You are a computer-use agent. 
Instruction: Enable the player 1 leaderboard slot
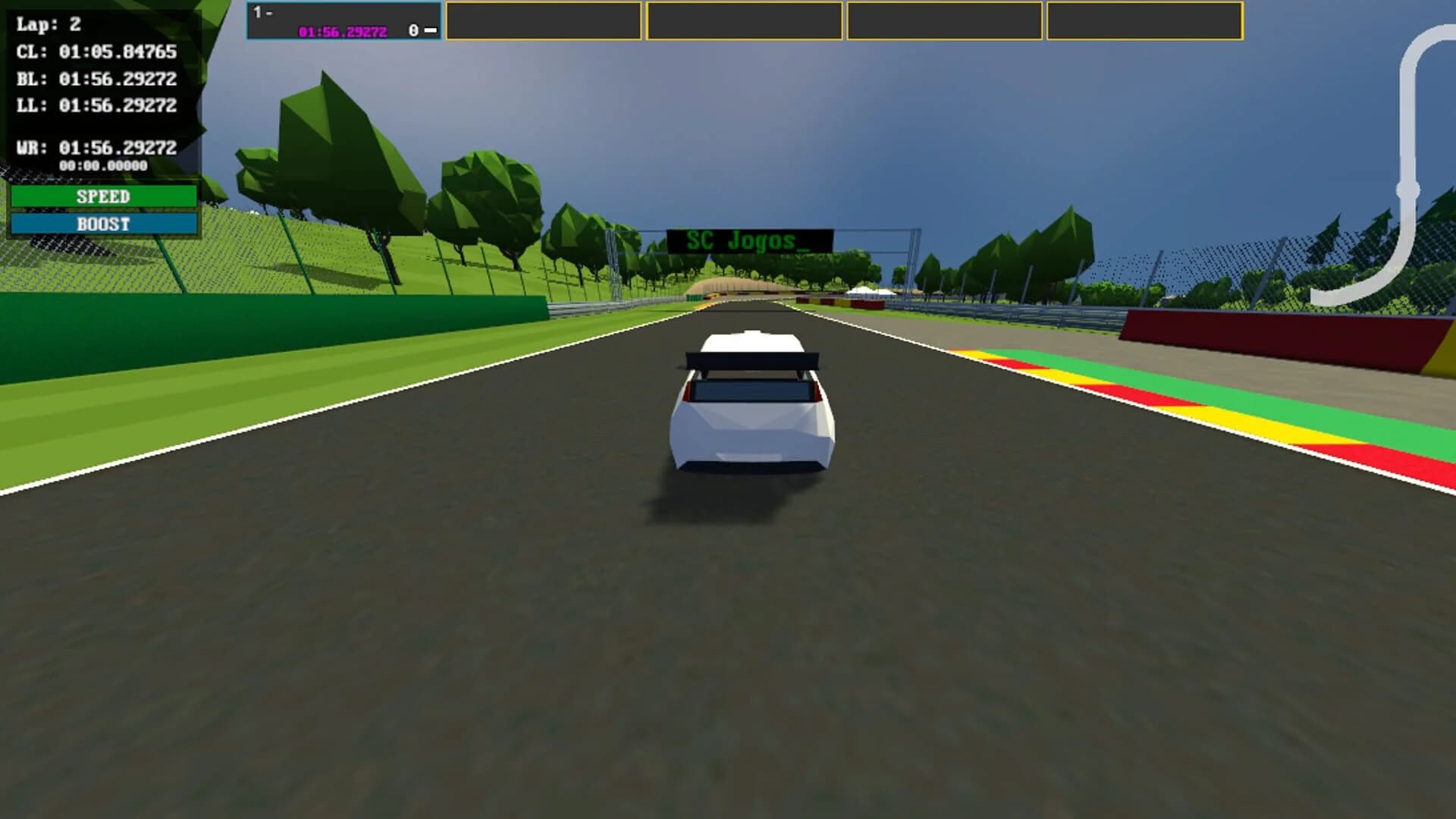click(x=344, y=20)
